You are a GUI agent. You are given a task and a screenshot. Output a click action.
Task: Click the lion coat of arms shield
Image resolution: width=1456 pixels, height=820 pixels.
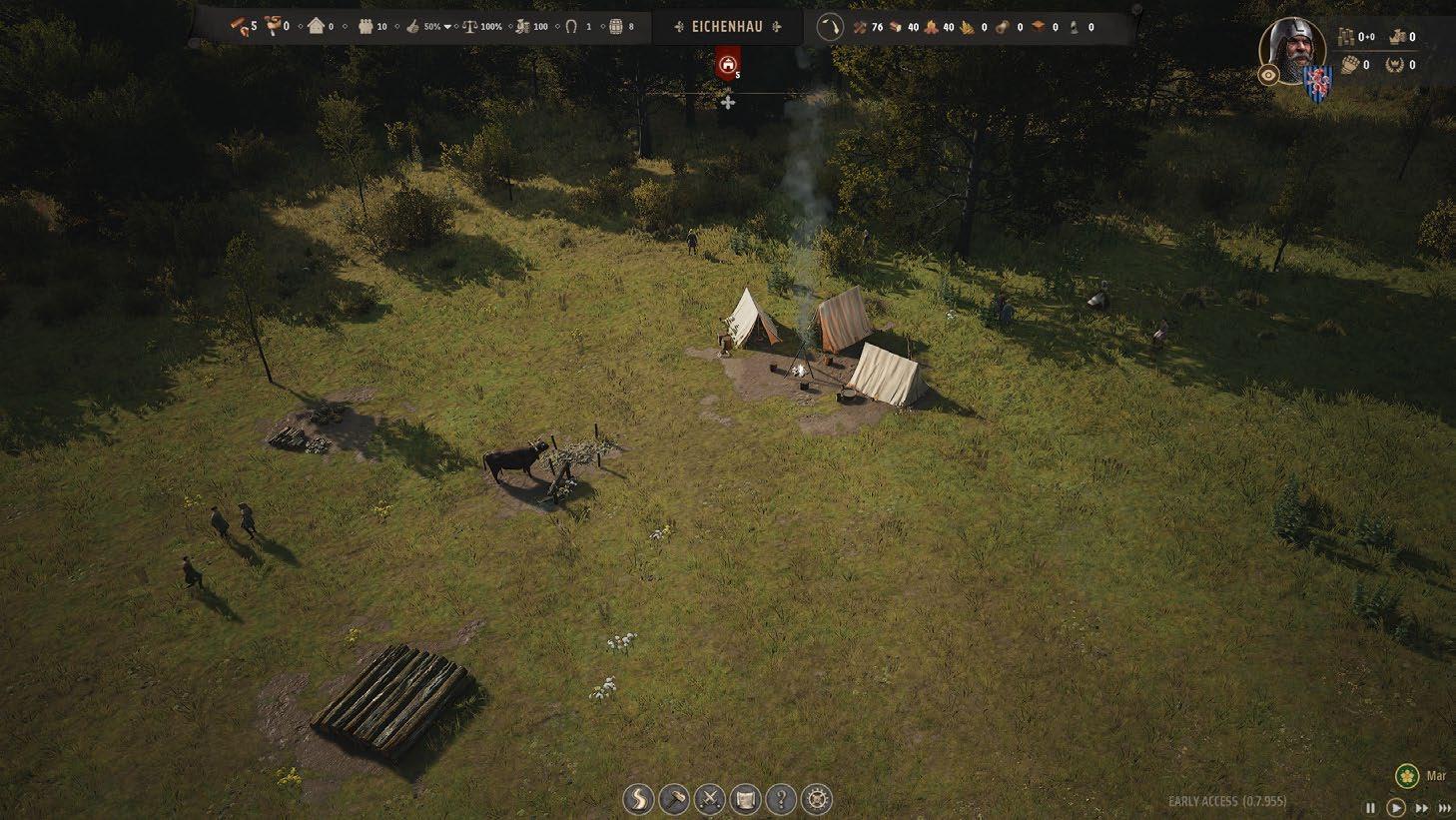click(1316, 84)
